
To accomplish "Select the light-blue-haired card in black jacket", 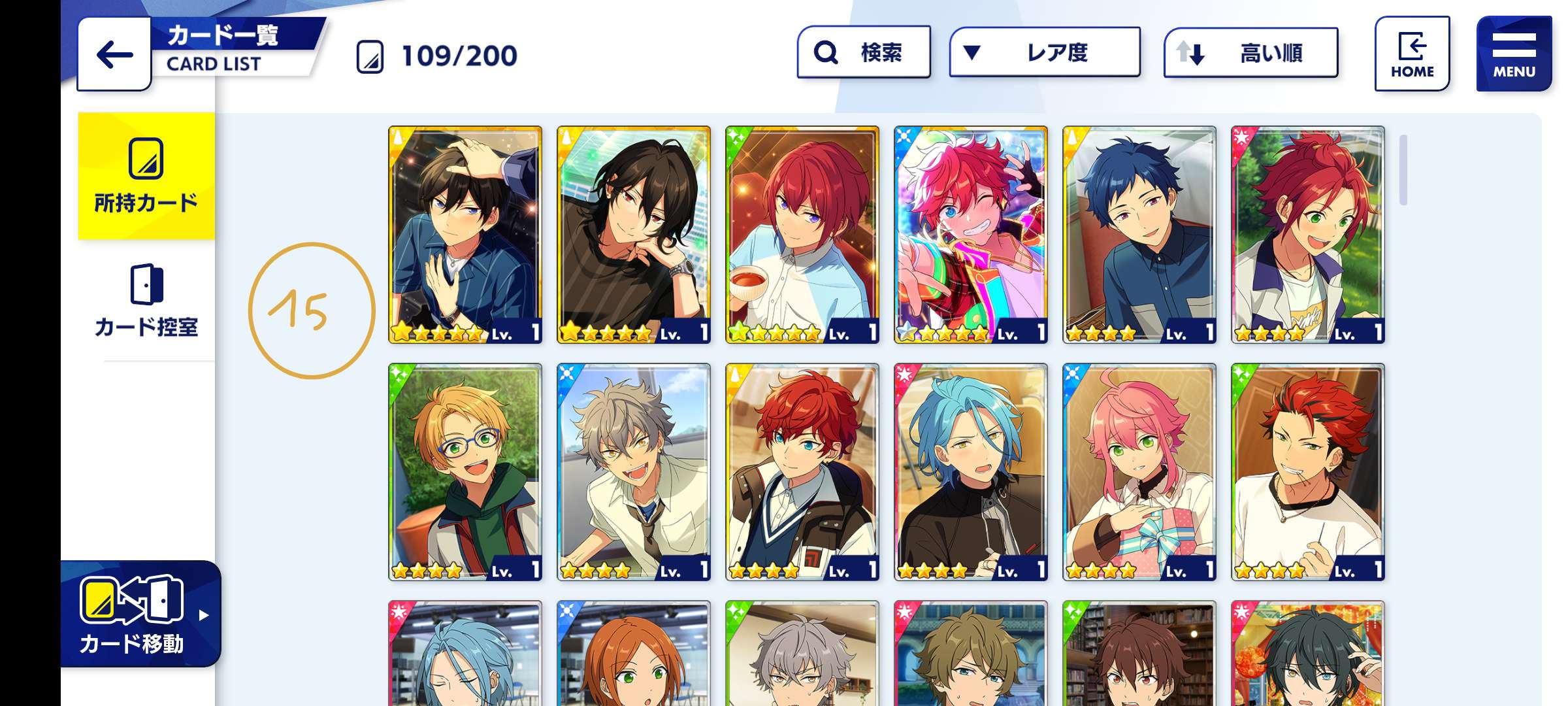I will tap(971, 472).
